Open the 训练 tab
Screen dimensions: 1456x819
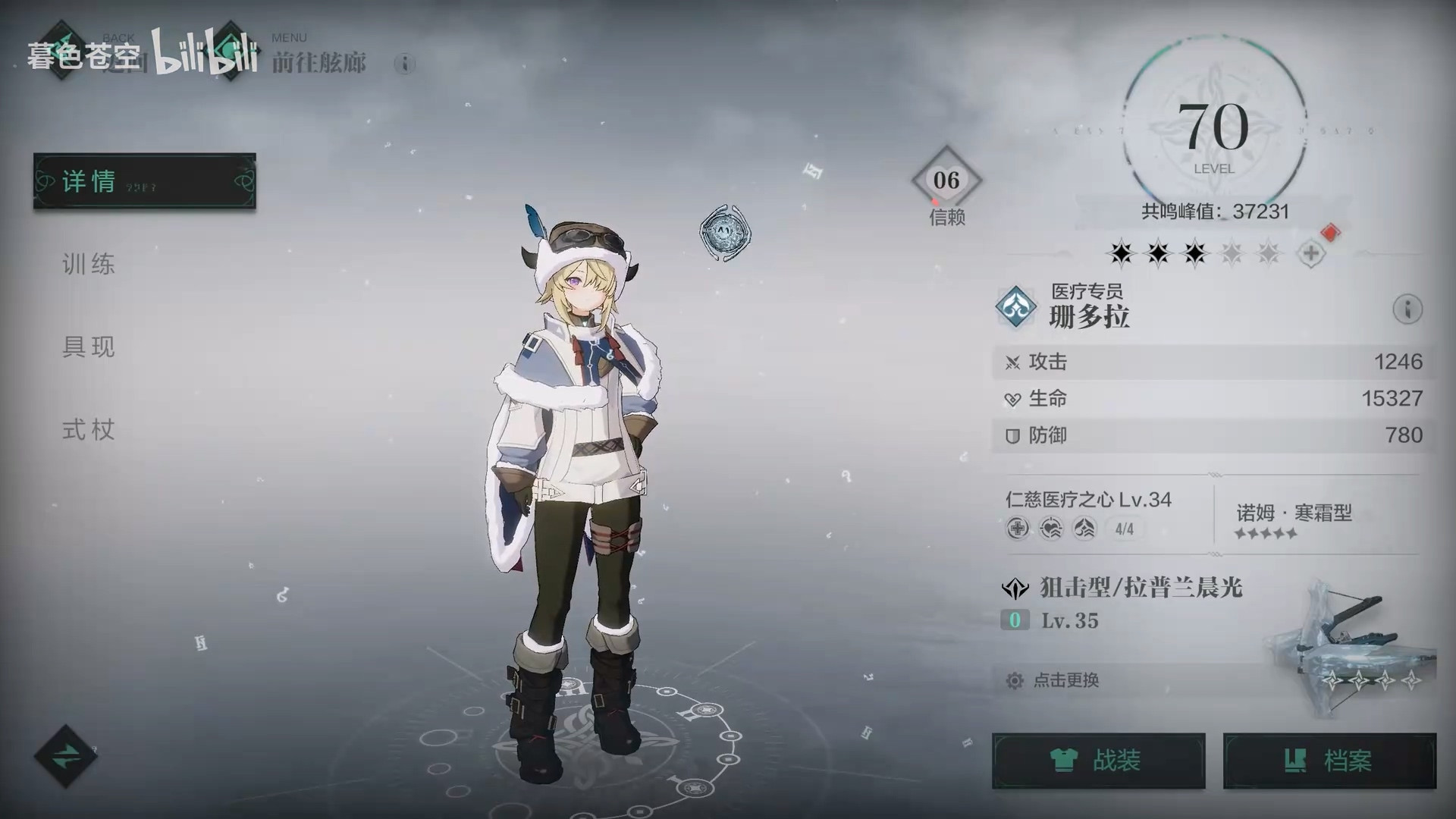coord(89,264)
